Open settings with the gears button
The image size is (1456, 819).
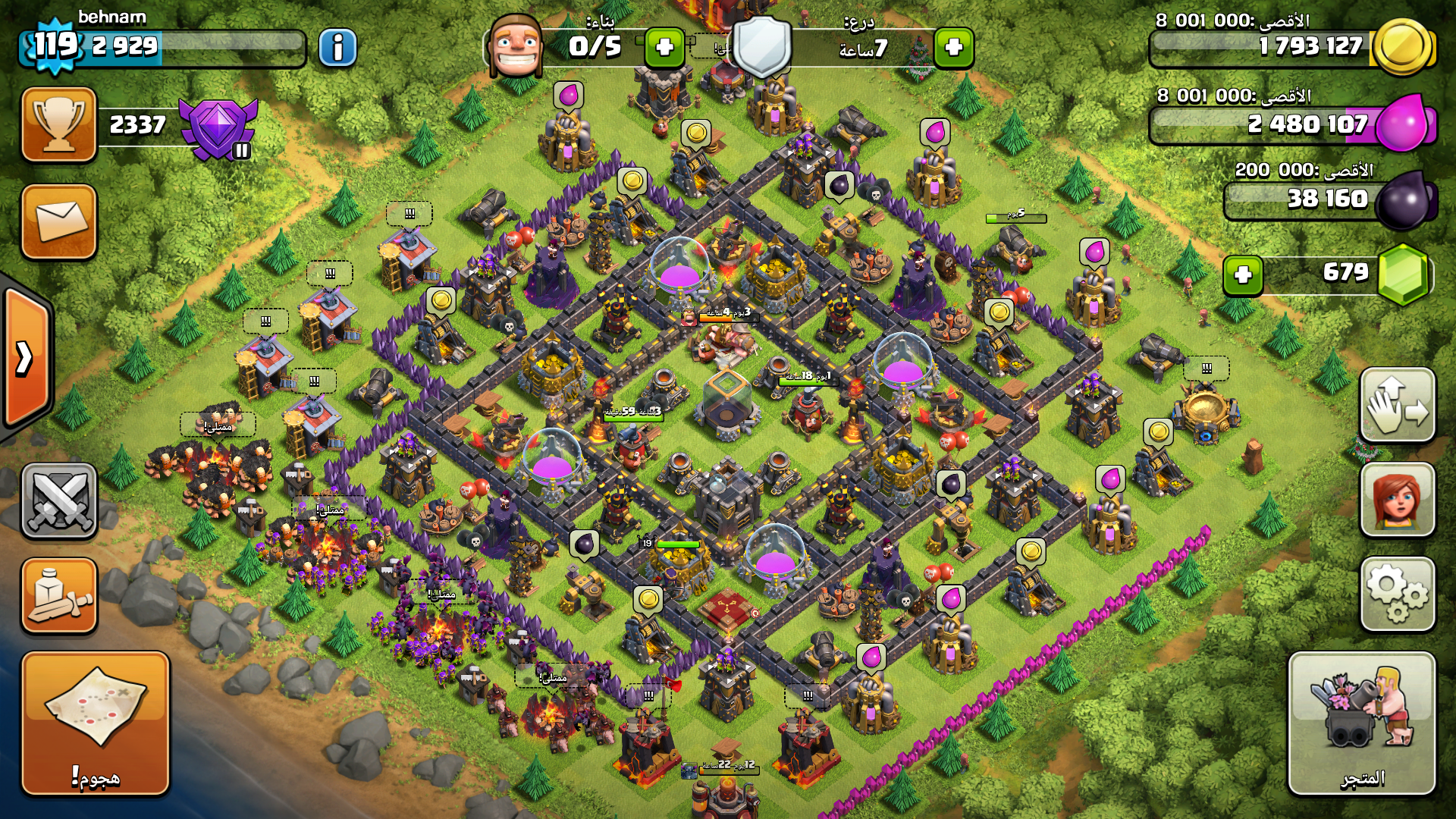point(1397,595)
